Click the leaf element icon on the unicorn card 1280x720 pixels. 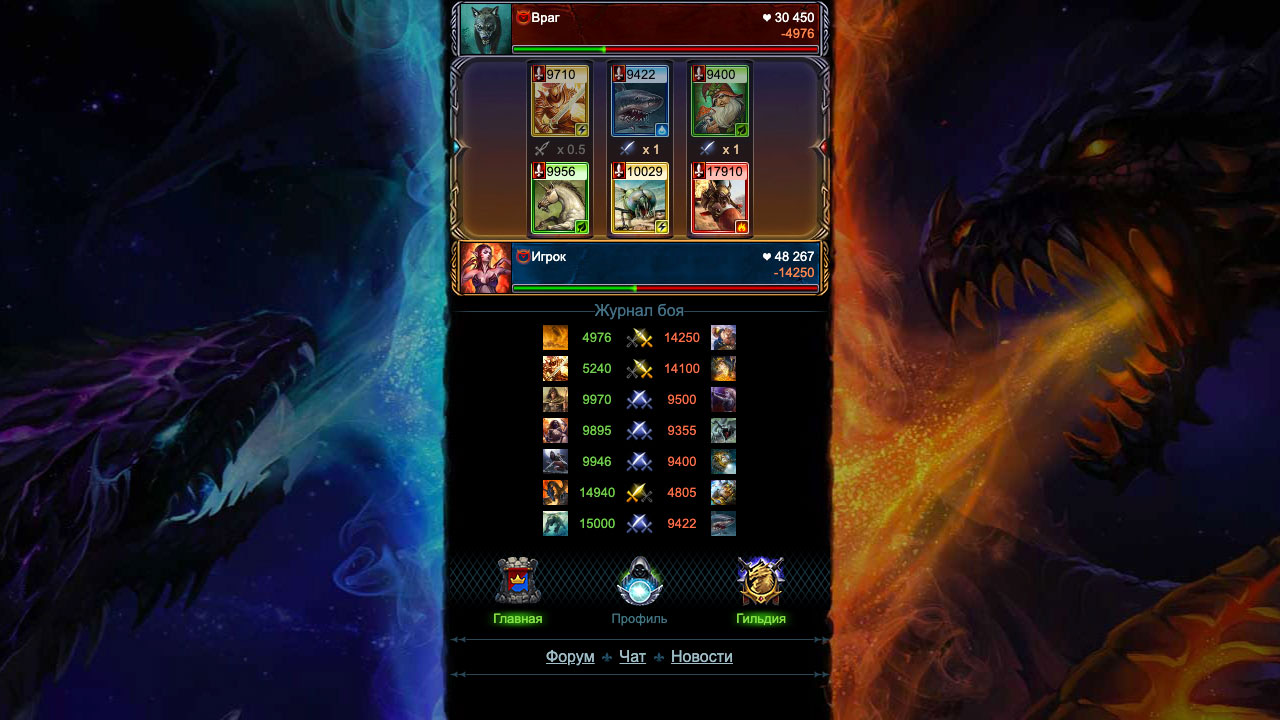(x=581, y=226)
